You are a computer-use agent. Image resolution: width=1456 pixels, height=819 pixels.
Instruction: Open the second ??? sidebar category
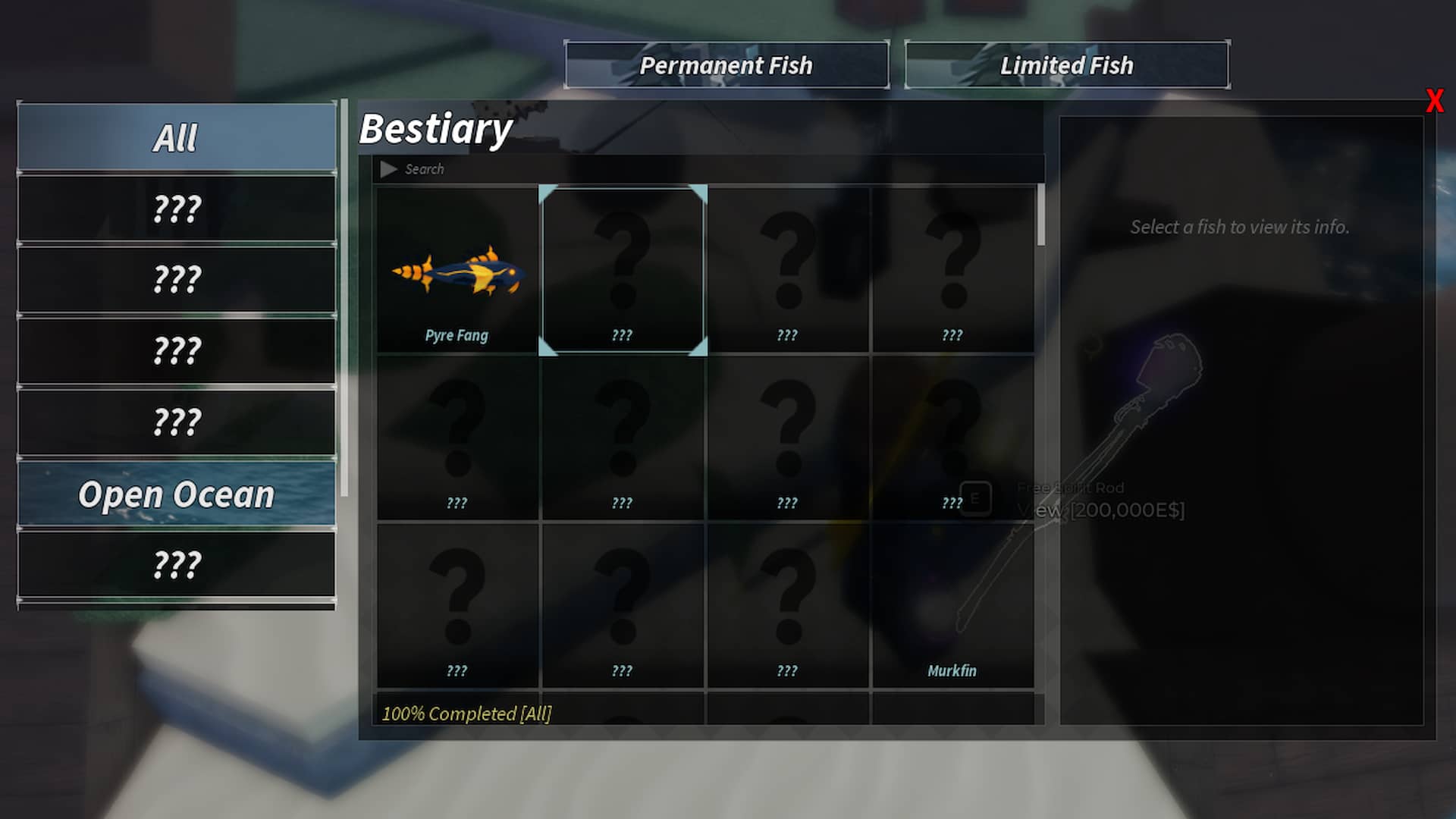tap(176, 278)
